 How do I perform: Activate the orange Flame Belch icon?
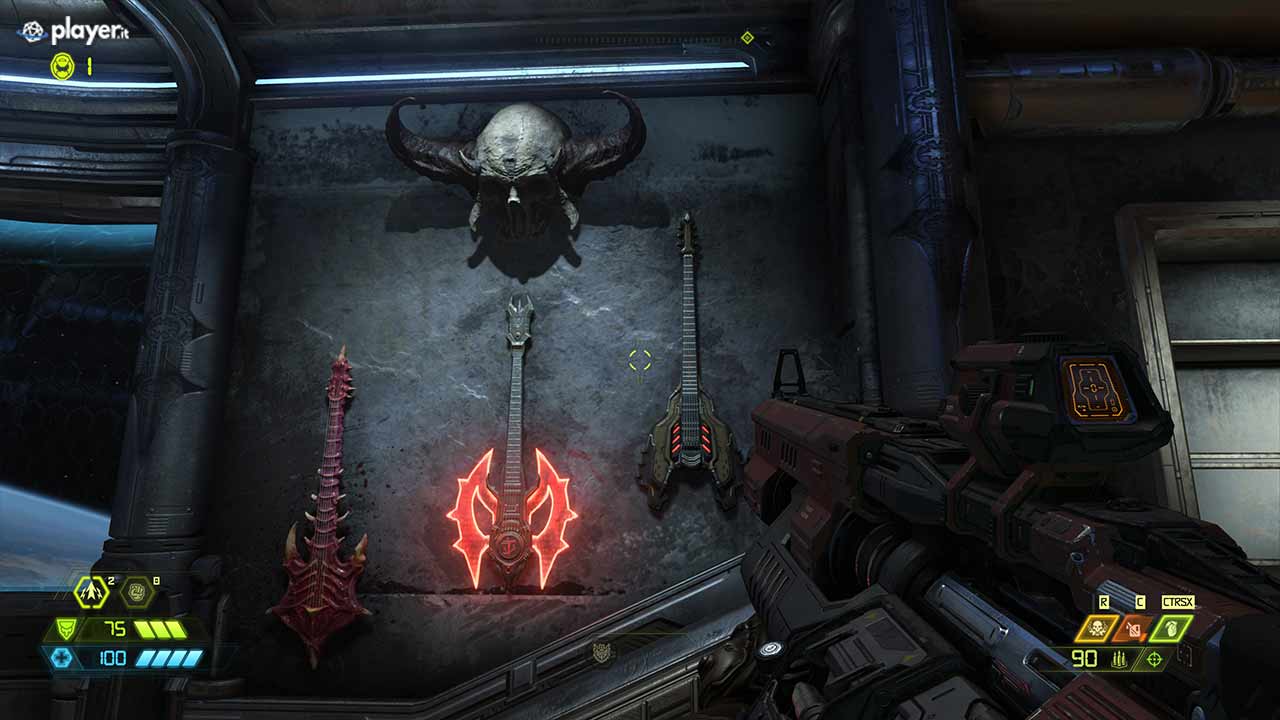[1133, 628]
